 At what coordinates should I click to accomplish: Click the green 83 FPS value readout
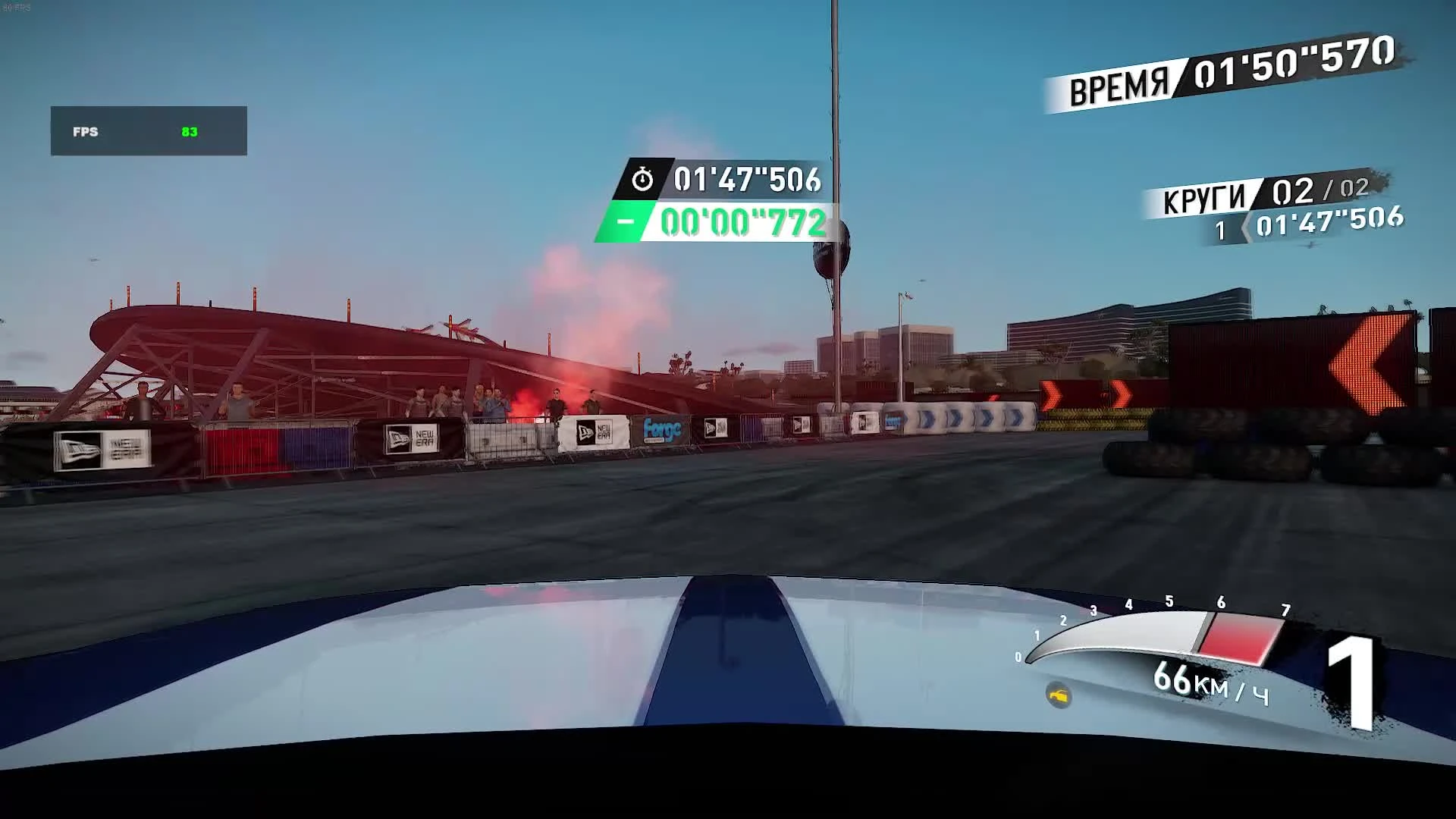tap(192, 131)
